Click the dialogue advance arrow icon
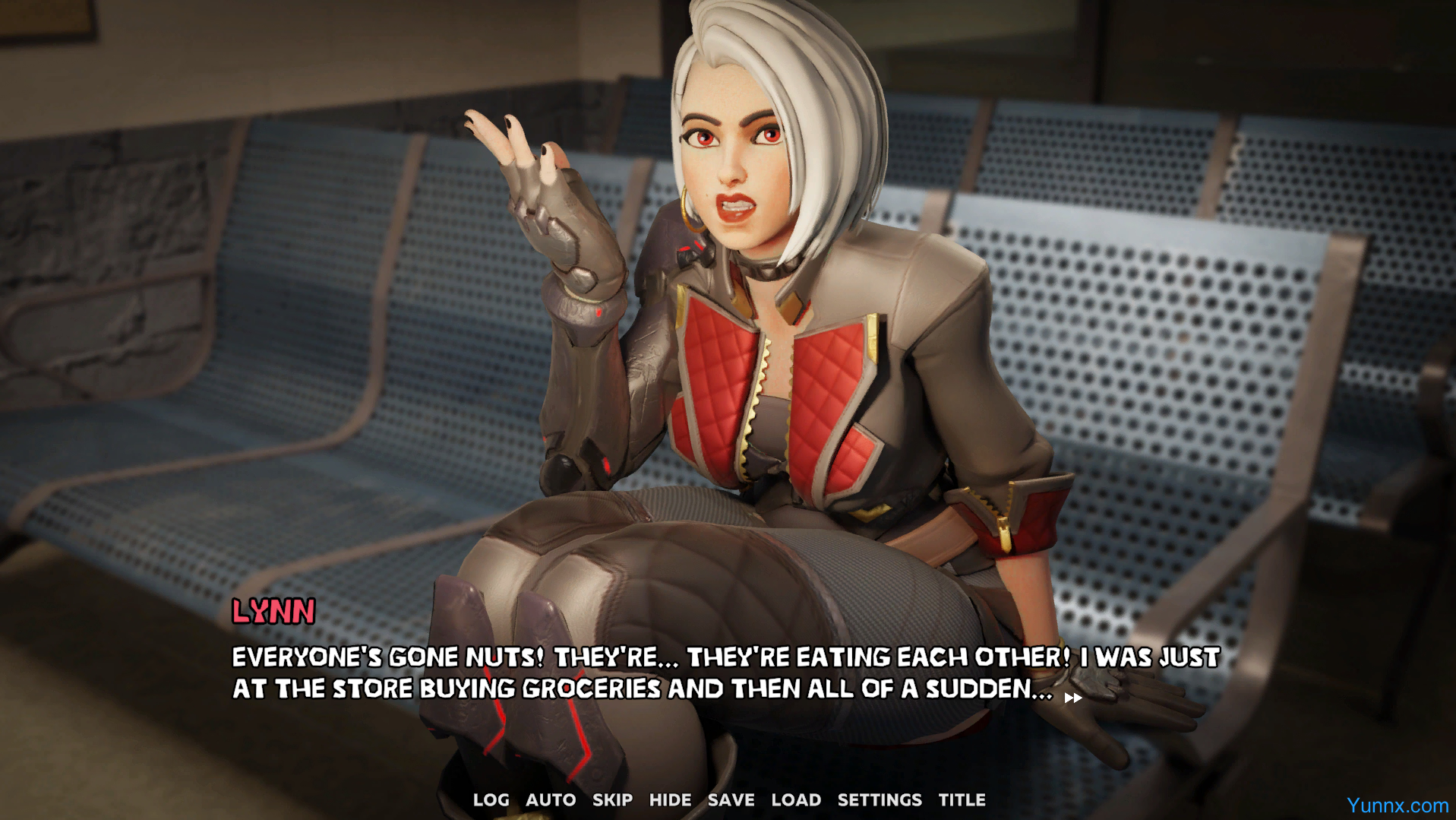Image resolution: width=1456 pixels, height=820 pixels. pyautogui.click(x=1073, y=698)
